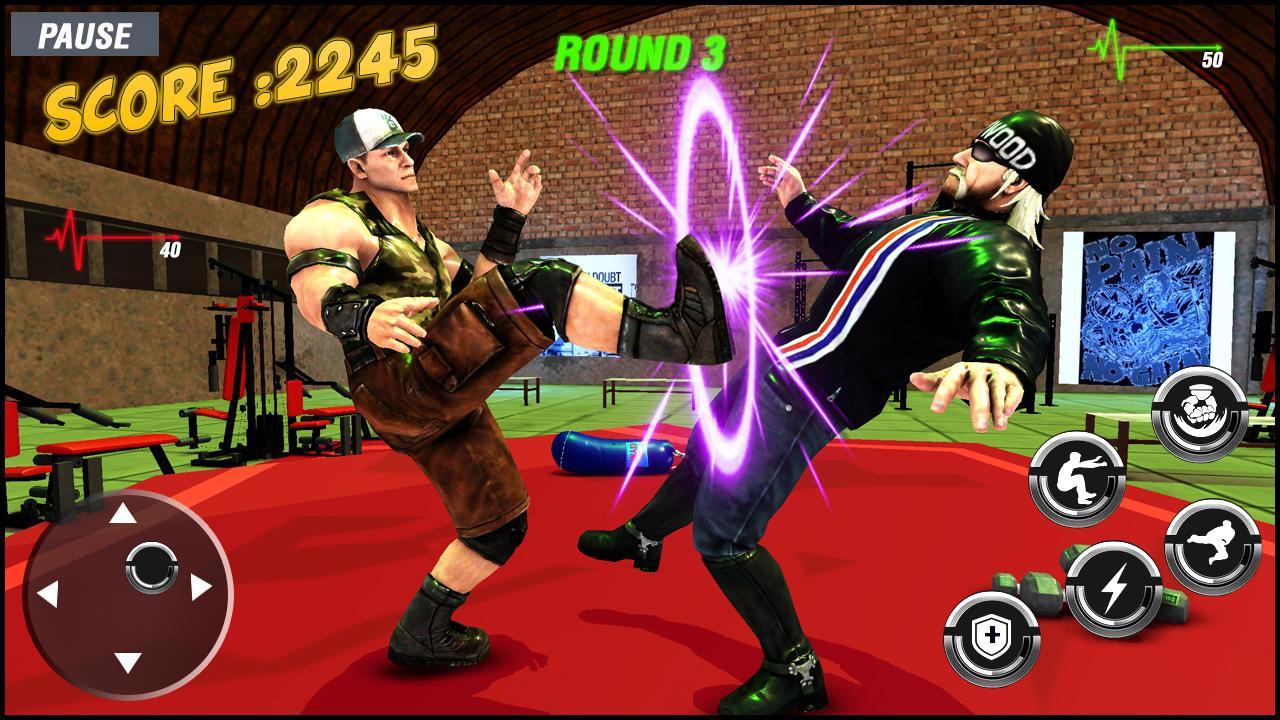The height and width of the screenshot is (720, 1280).
Task: Tap the blue punching bag on the mat
Action: [x=608, y=450]
